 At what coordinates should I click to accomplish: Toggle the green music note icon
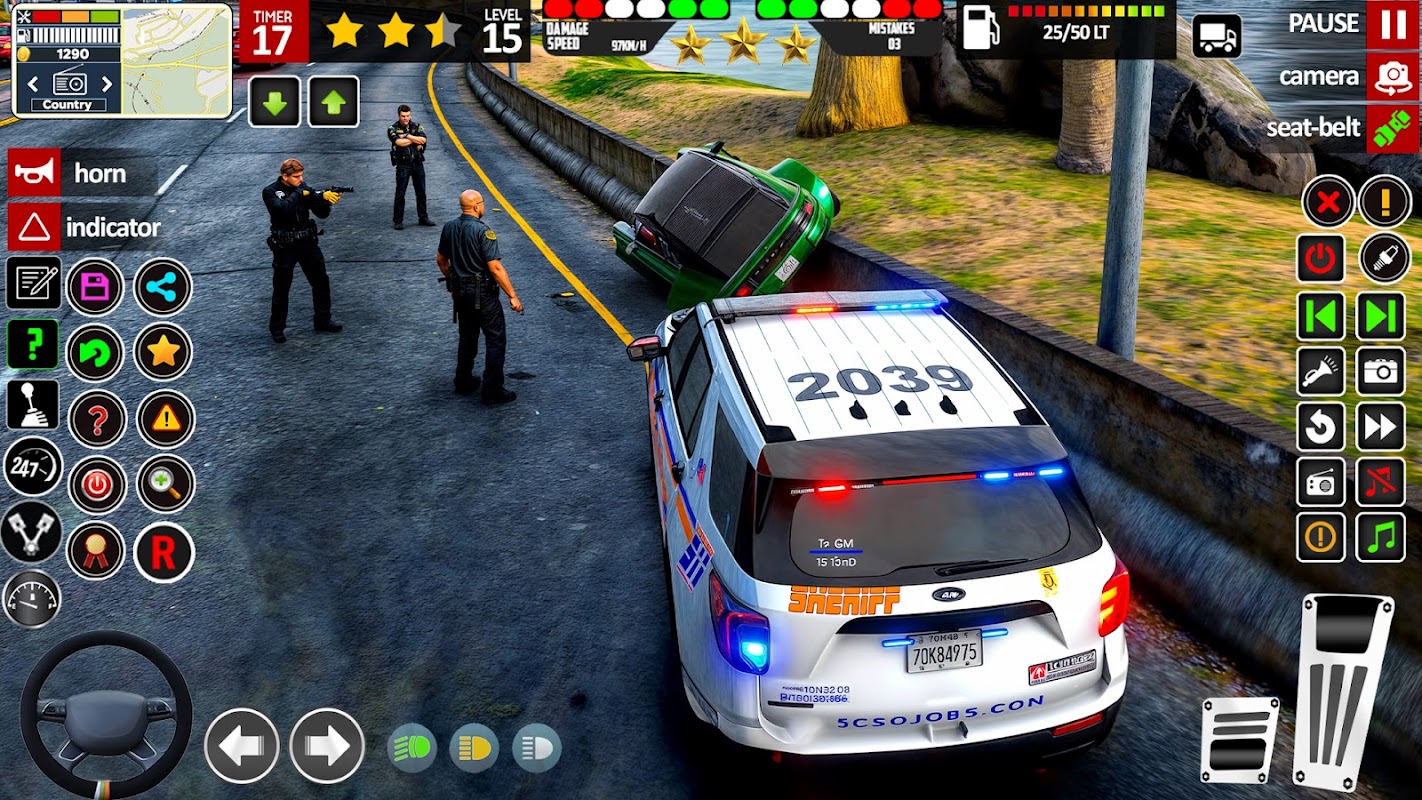tap(1380, 537)
